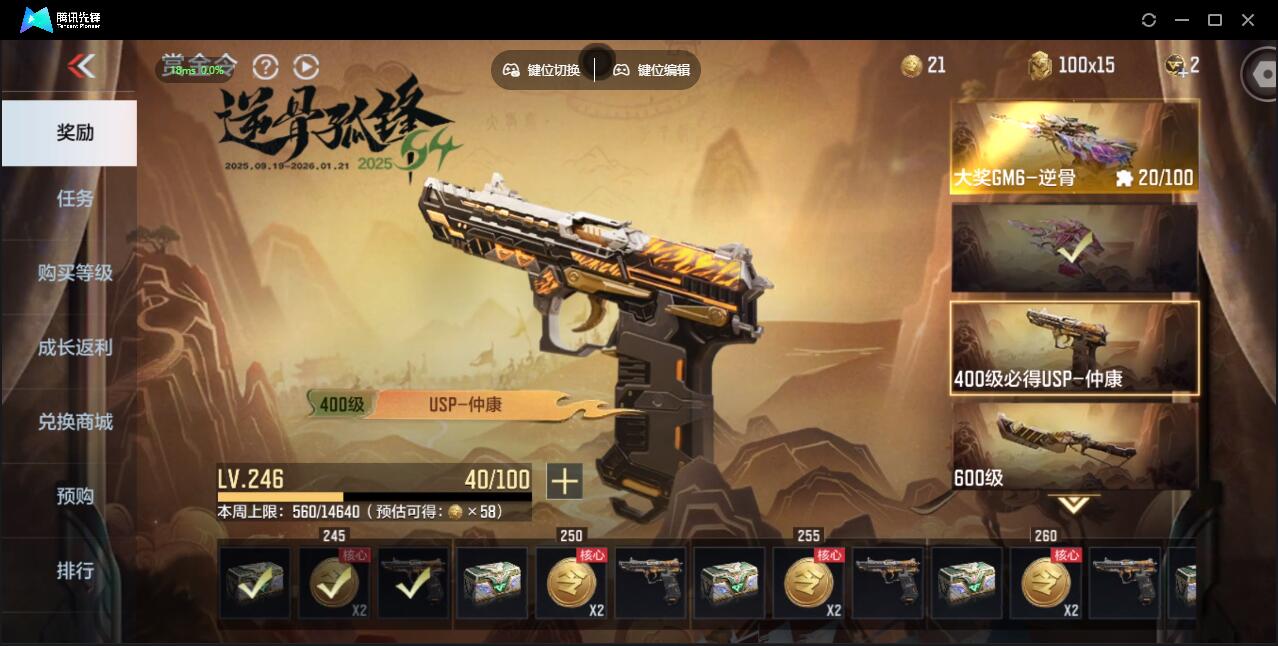Expand the reward list with down arrow
The width and height of the screenshot is (1278, 646).
(1074, 505)
